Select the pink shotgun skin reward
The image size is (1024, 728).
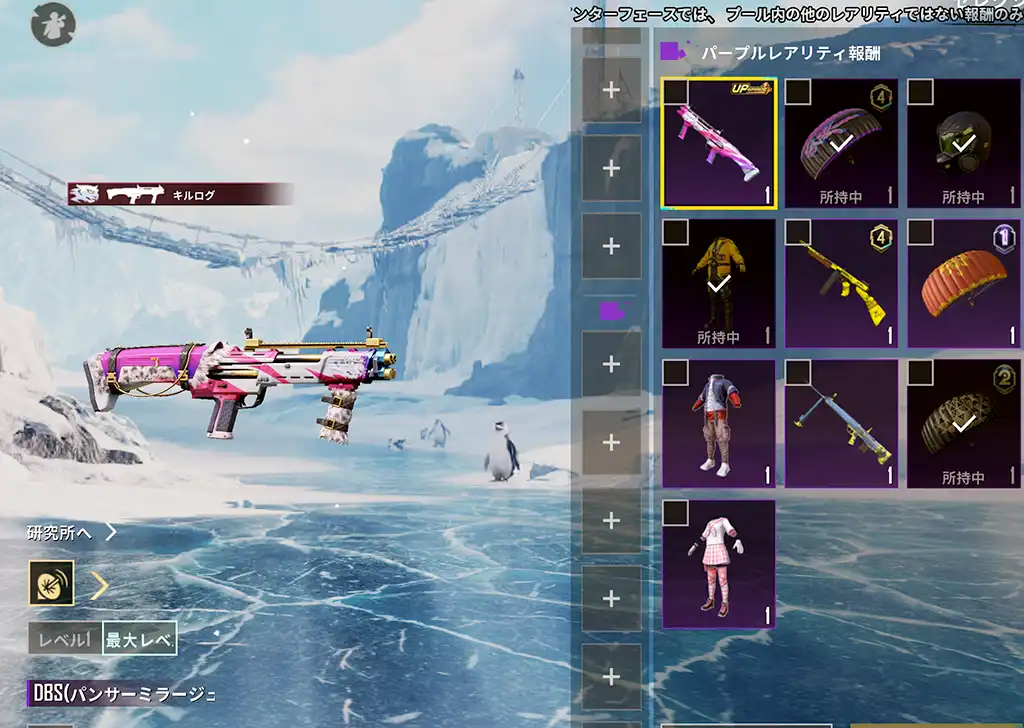(x=718, y=145)
